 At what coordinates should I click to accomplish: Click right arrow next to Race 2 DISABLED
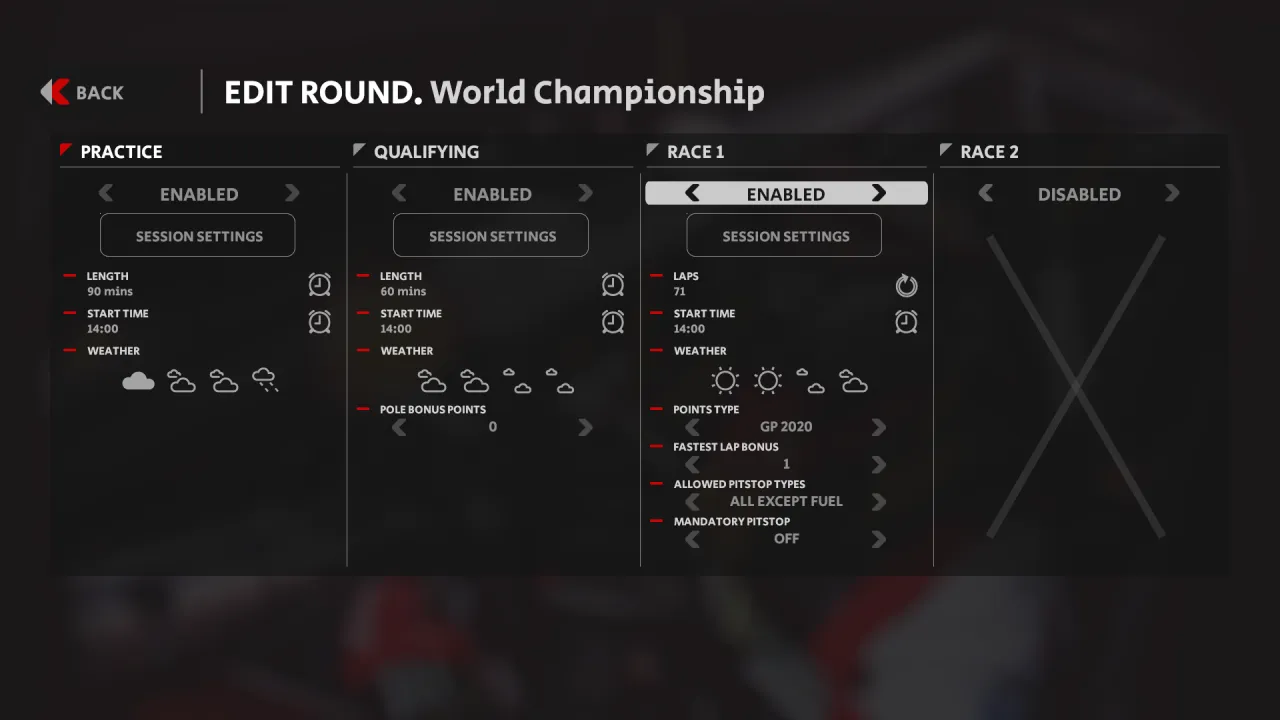point(1172,193)
